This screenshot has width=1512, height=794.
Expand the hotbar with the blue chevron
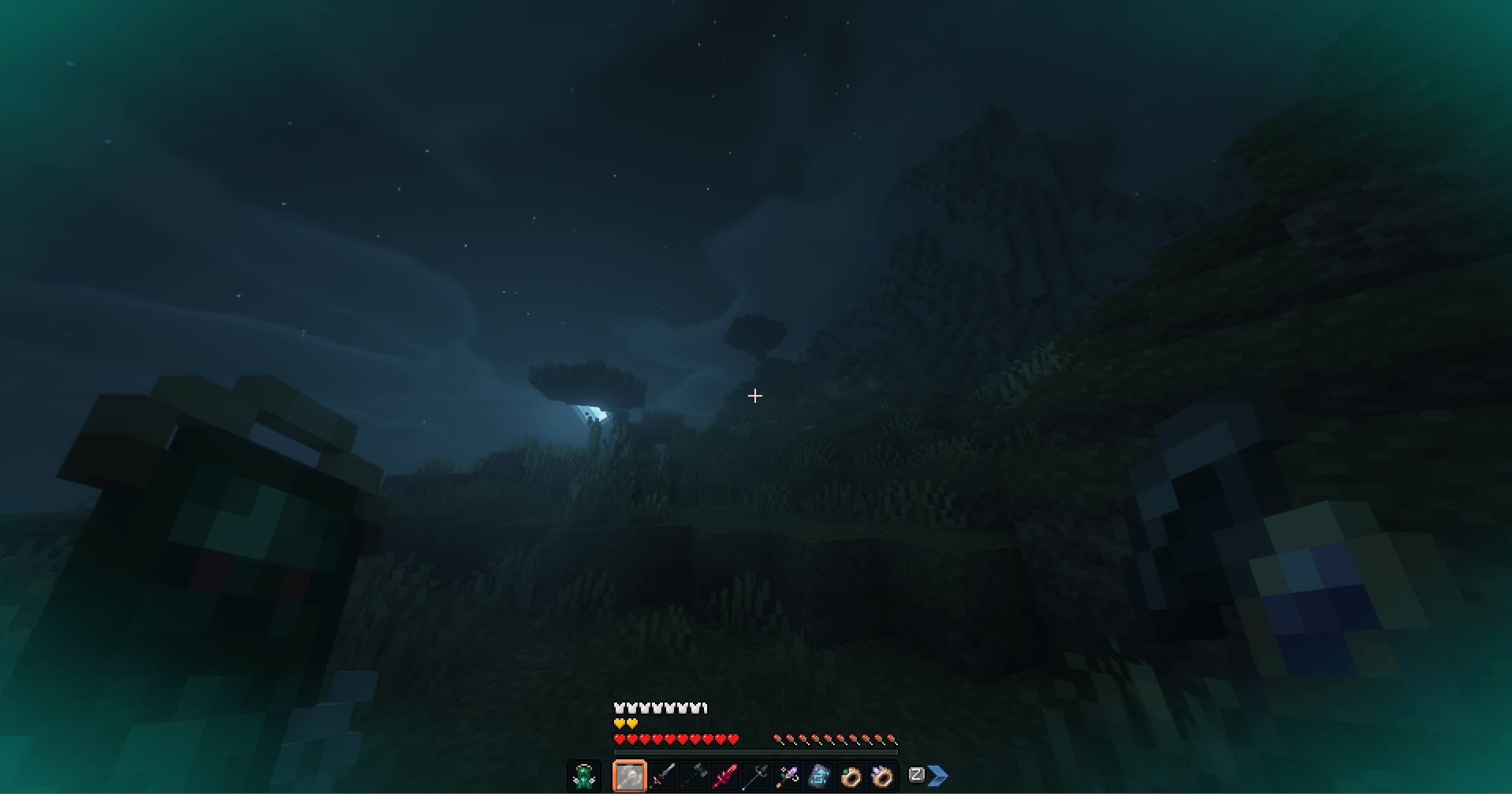click(940, 776)
